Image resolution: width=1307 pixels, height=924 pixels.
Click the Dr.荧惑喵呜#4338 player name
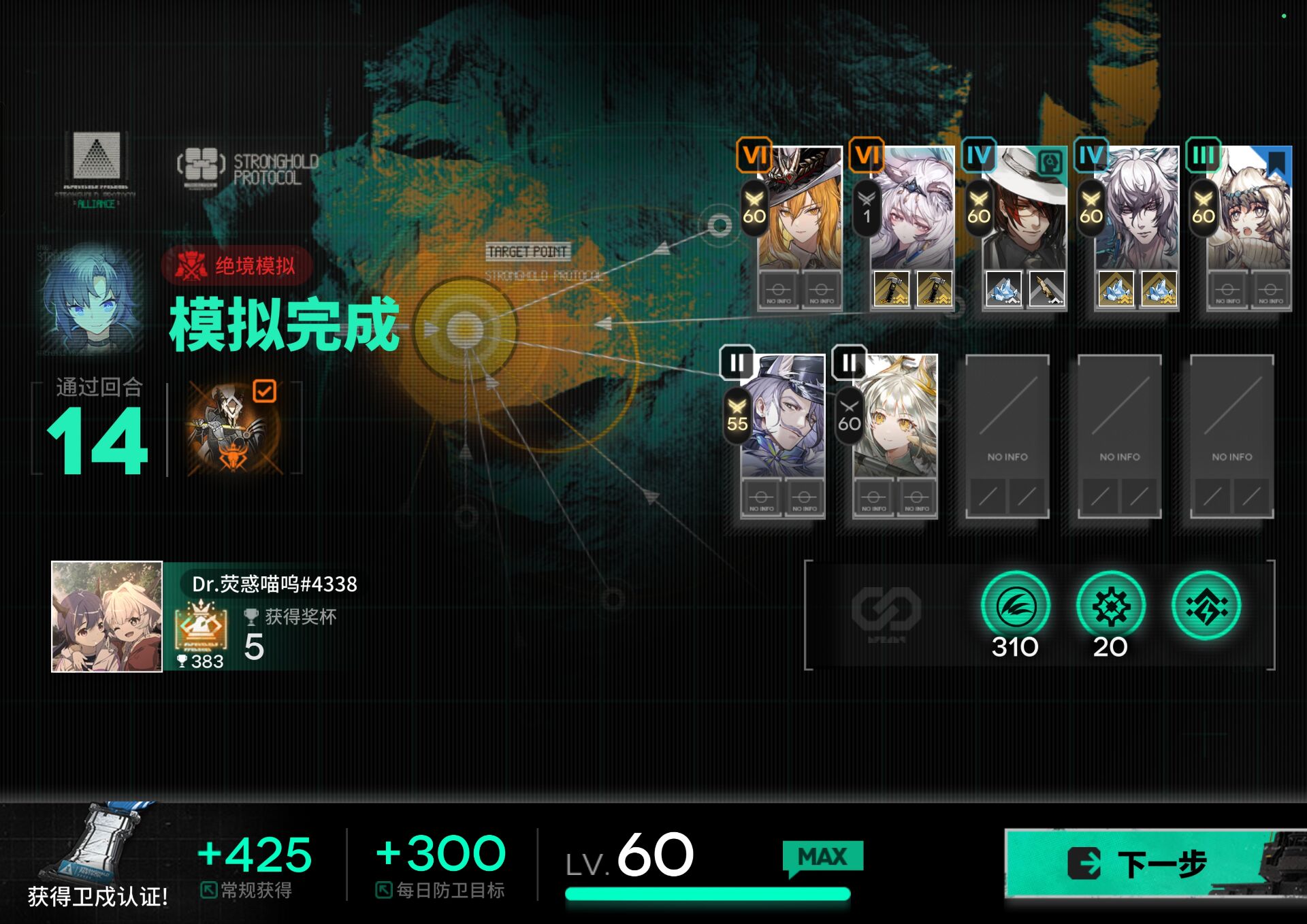[x=274, y=584]
